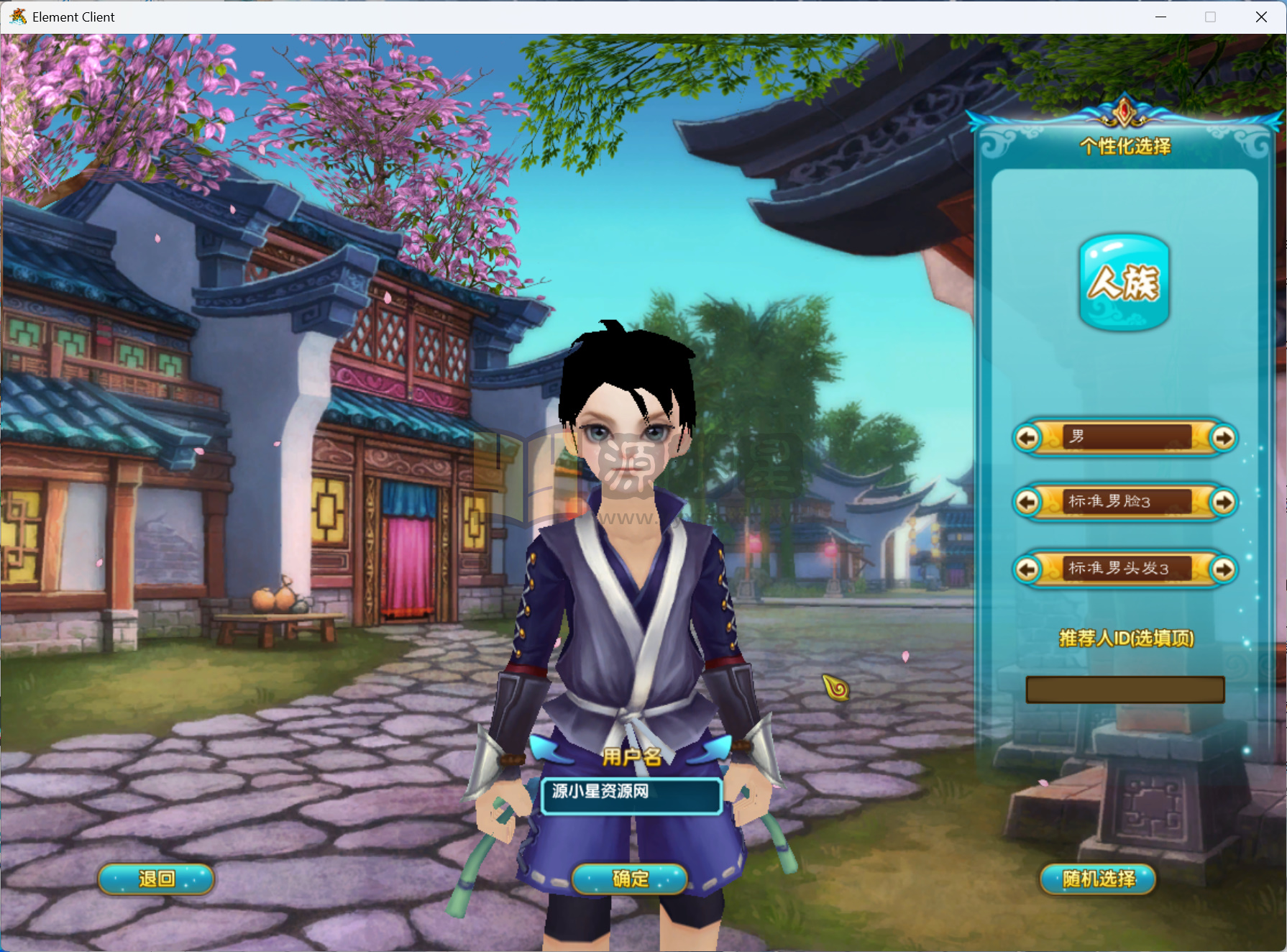This screenshot has width=1287, height=952.
Task: Click the gem ornament atop the selection panel
Action: point(1124,109)
